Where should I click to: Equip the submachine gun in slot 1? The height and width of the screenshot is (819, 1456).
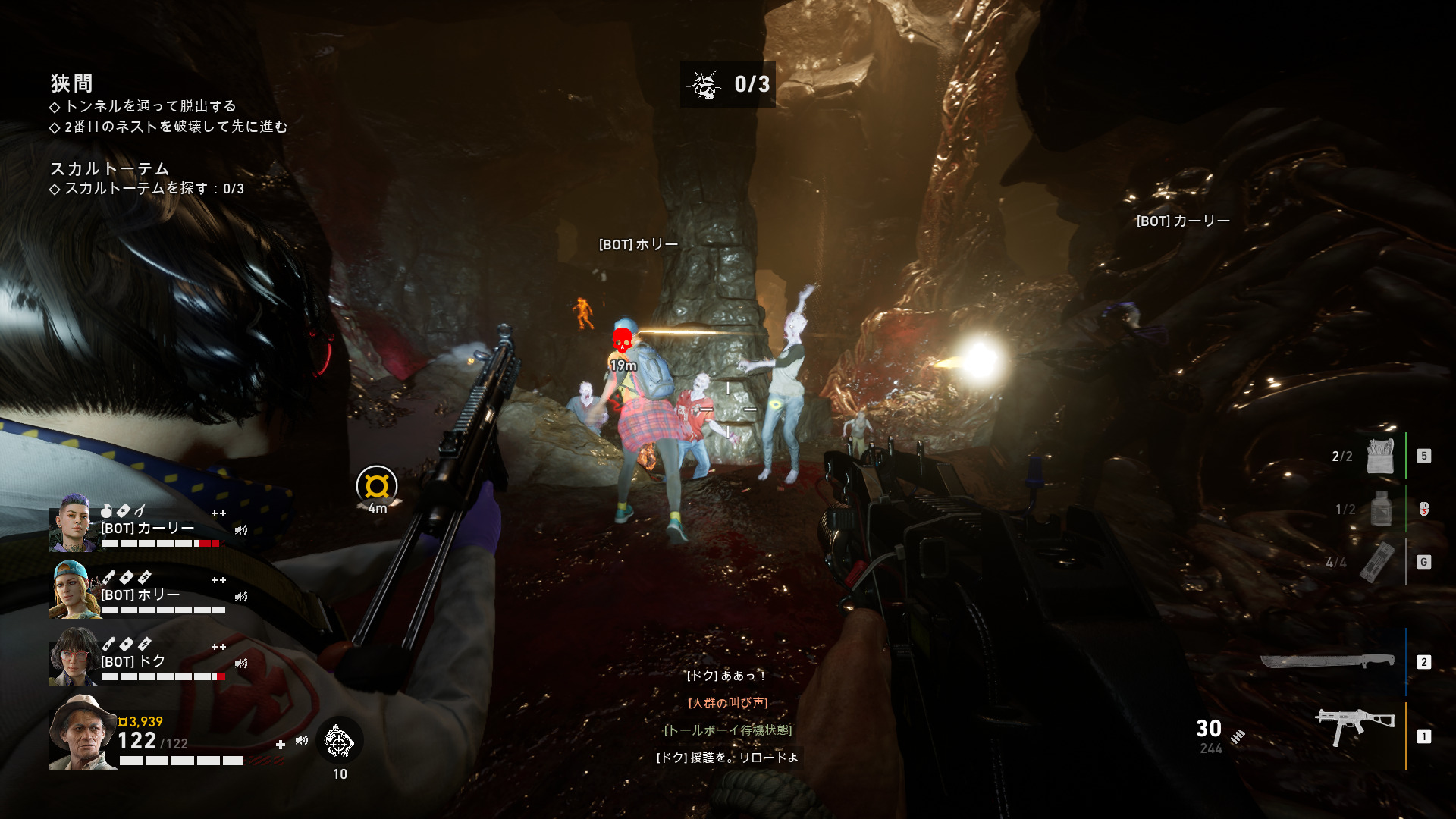pyautogui.click(x=1354, y=728)
